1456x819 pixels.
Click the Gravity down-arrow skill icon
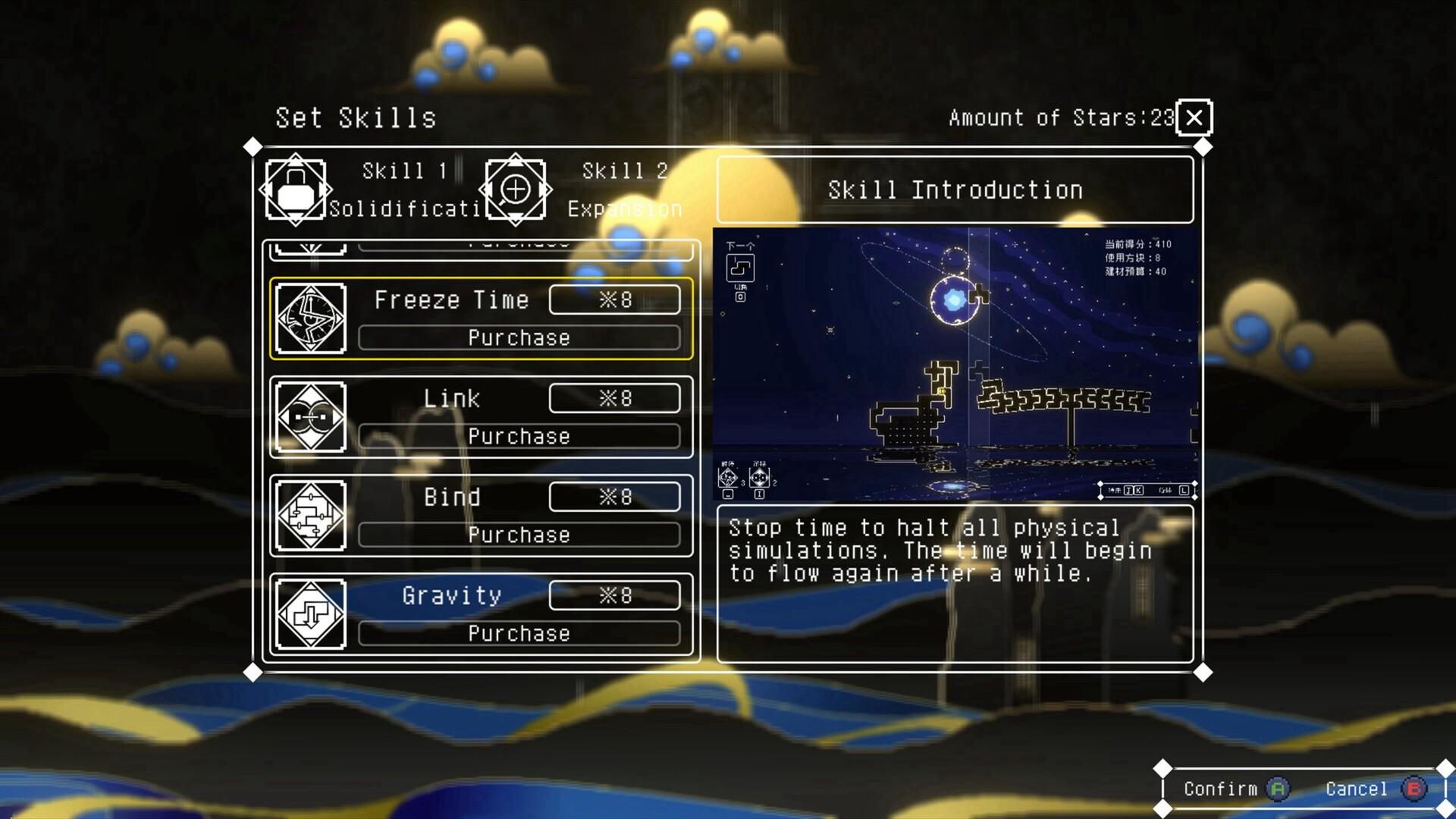[x=309, y=614]
